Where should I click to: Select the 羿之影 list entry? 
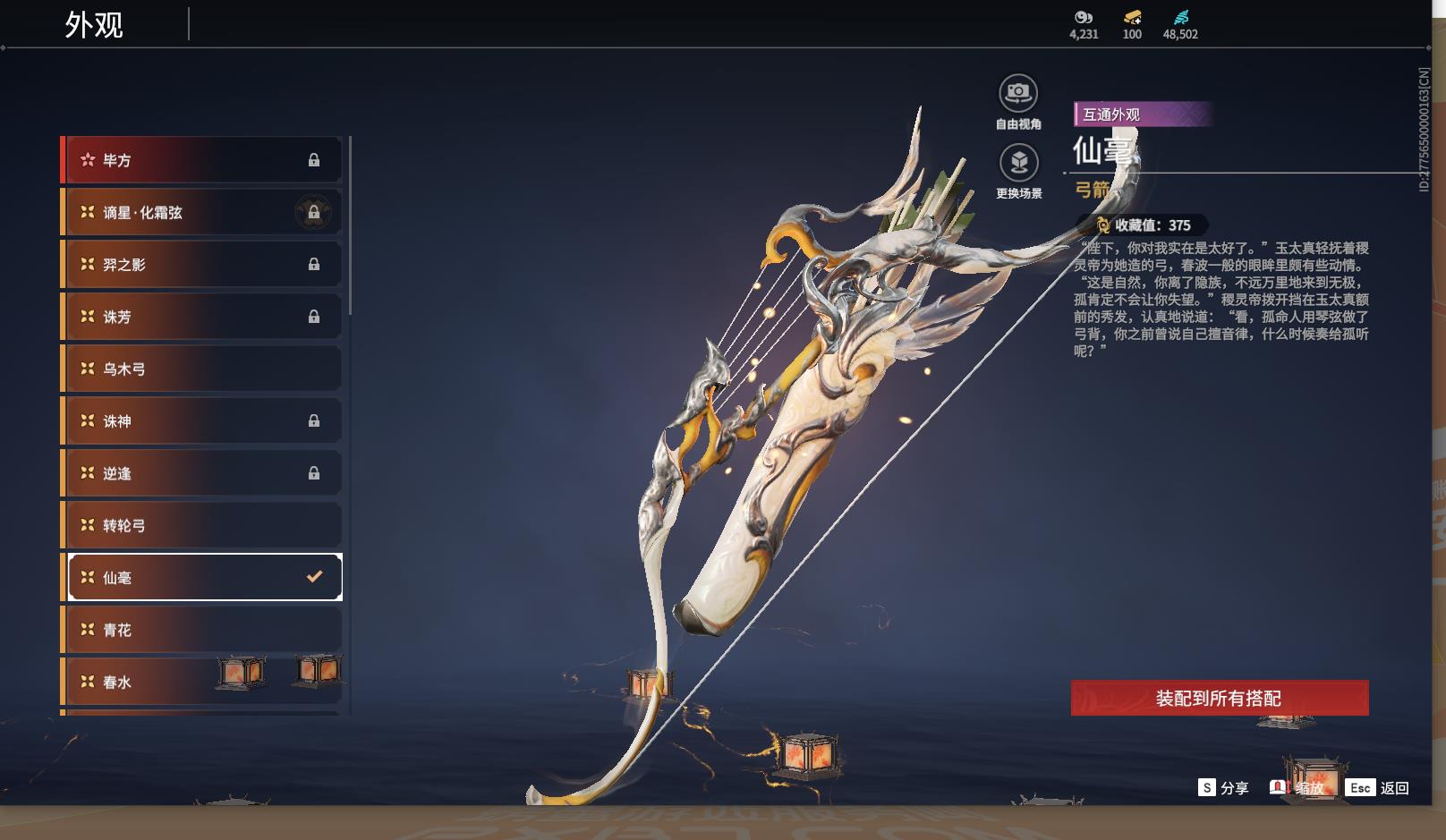coord(201,265)
